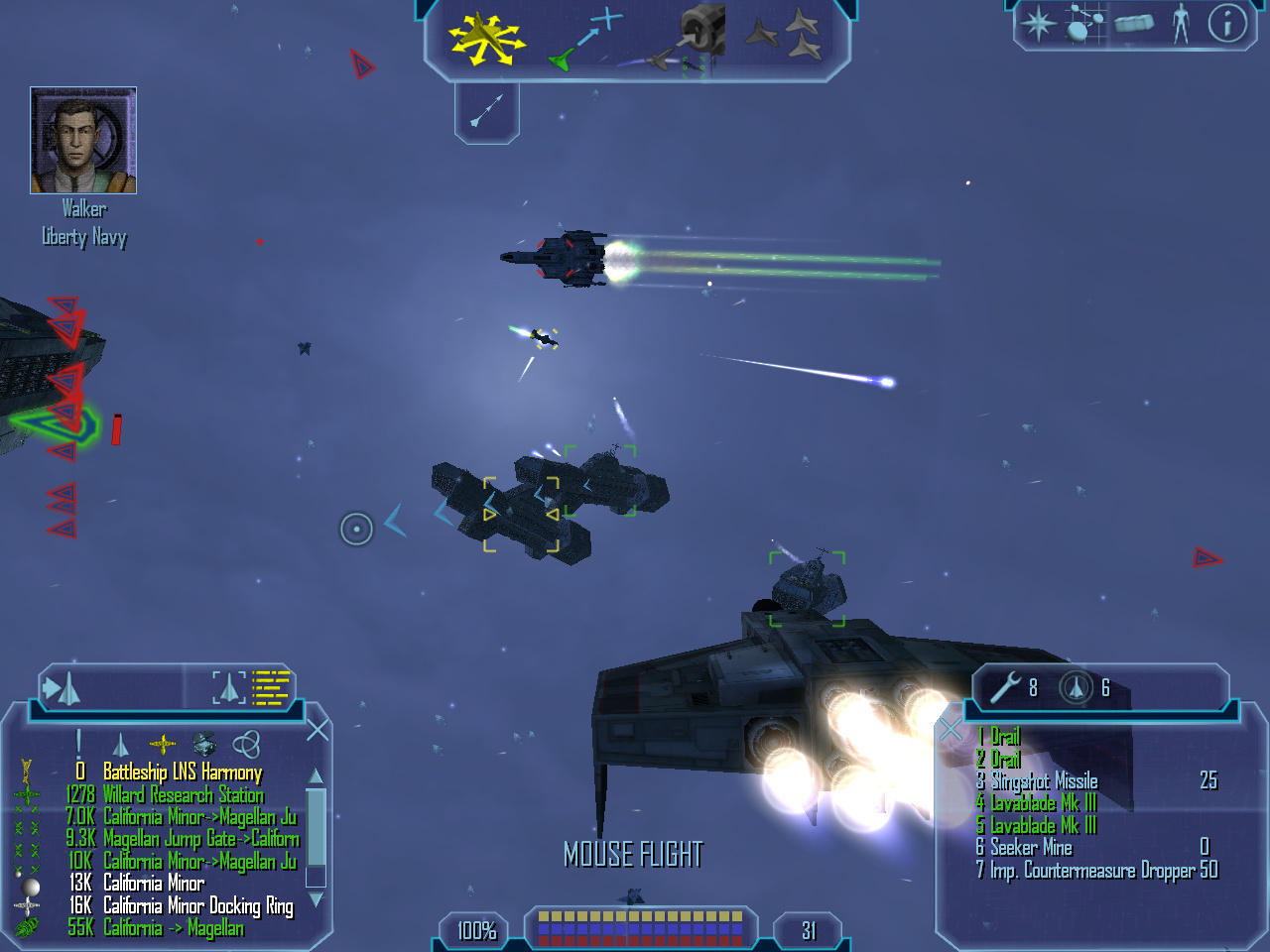Use nanobots with the wrench icon
This screenshot has height=952, width=1270.
coord(1006,686)
